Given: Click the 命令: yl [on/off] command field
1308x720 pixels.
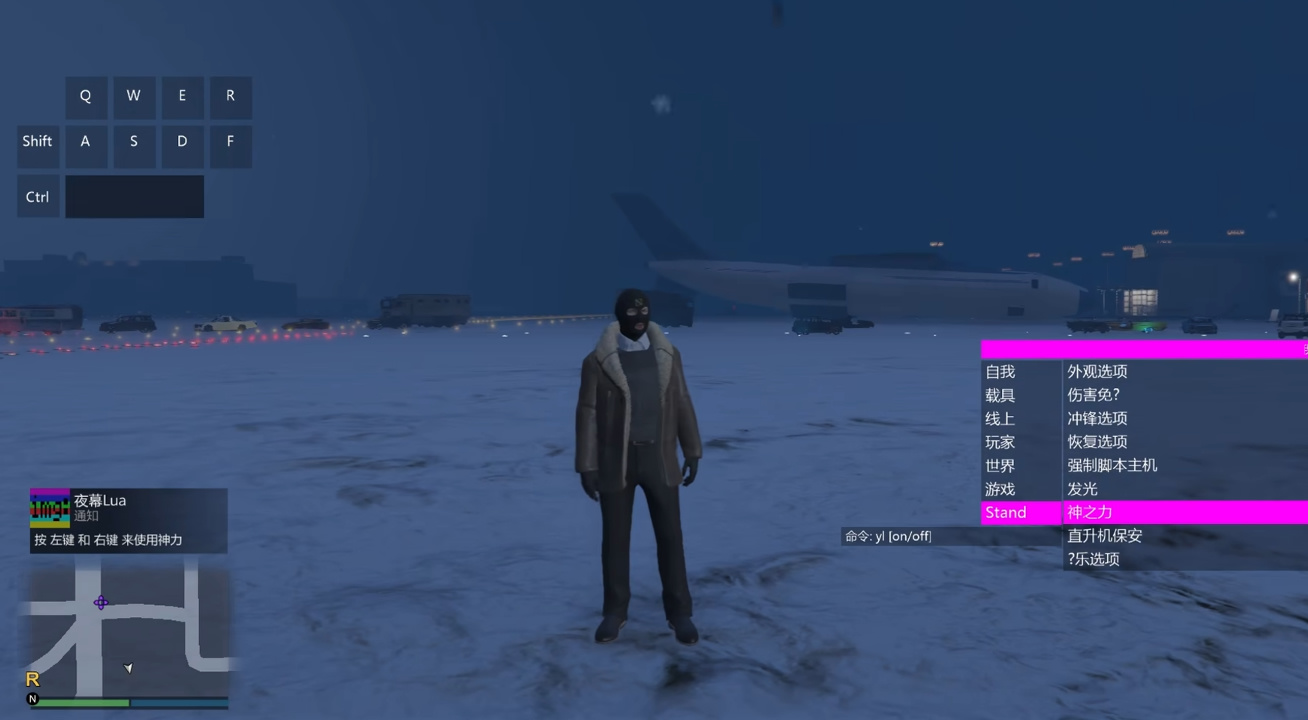Looking at the screenshot, I should (886, 535).
